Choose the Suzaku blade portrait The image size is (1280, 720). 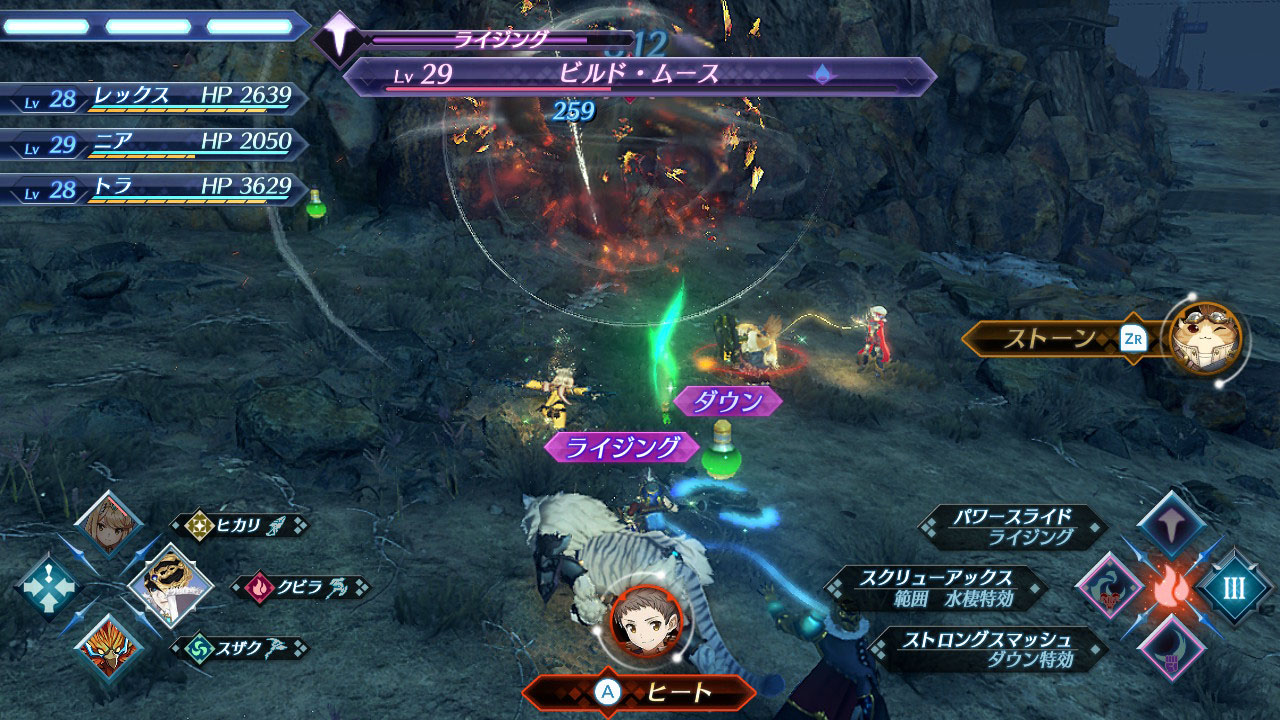pyautogui.click(x=108, y=648)
